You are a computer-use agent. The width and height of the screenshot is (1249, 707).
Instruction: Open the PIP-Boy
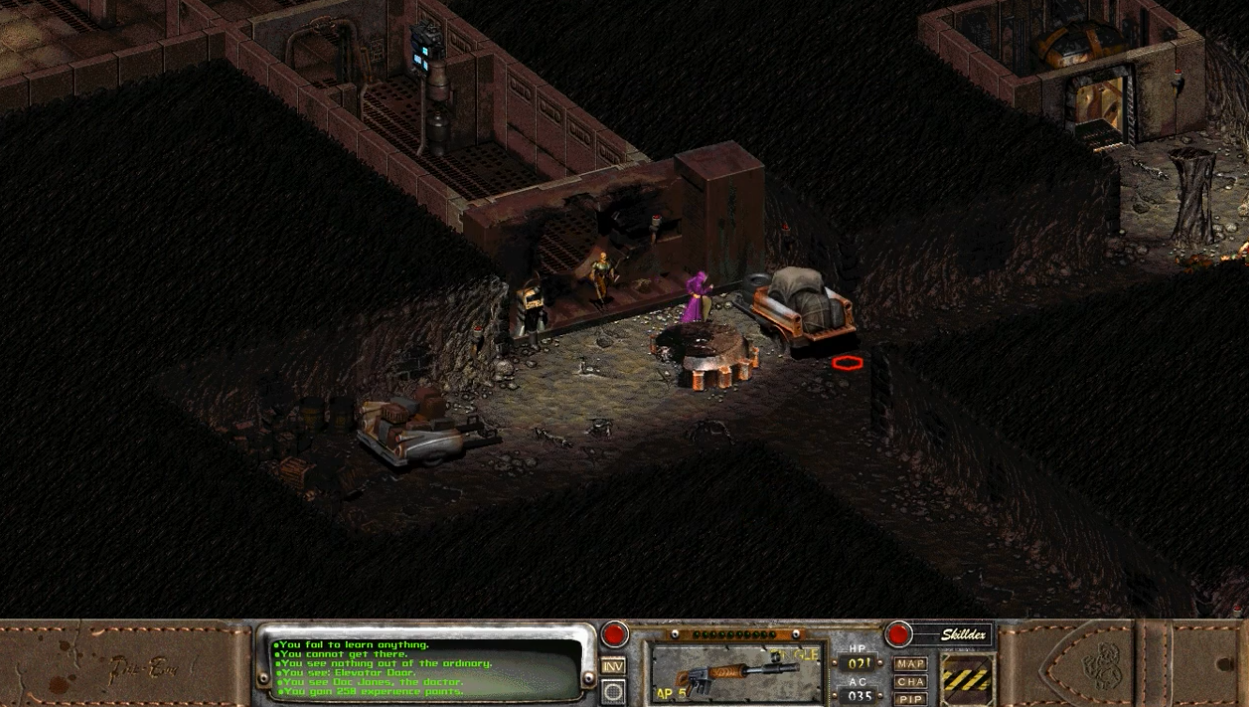pyautogui.click(x=910, y=699)
